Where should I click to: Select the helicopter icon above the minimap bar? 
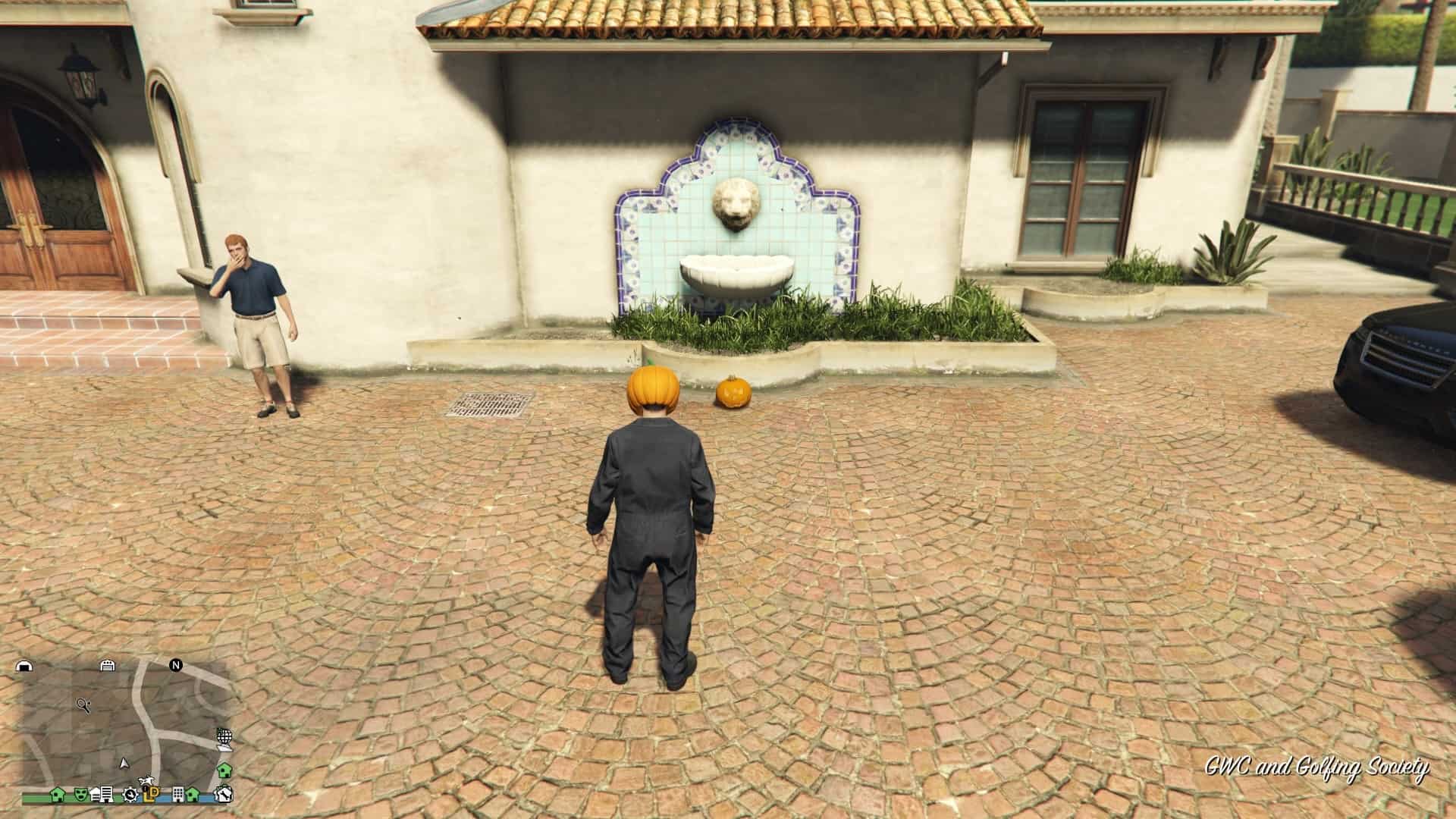tap(145, 780)
